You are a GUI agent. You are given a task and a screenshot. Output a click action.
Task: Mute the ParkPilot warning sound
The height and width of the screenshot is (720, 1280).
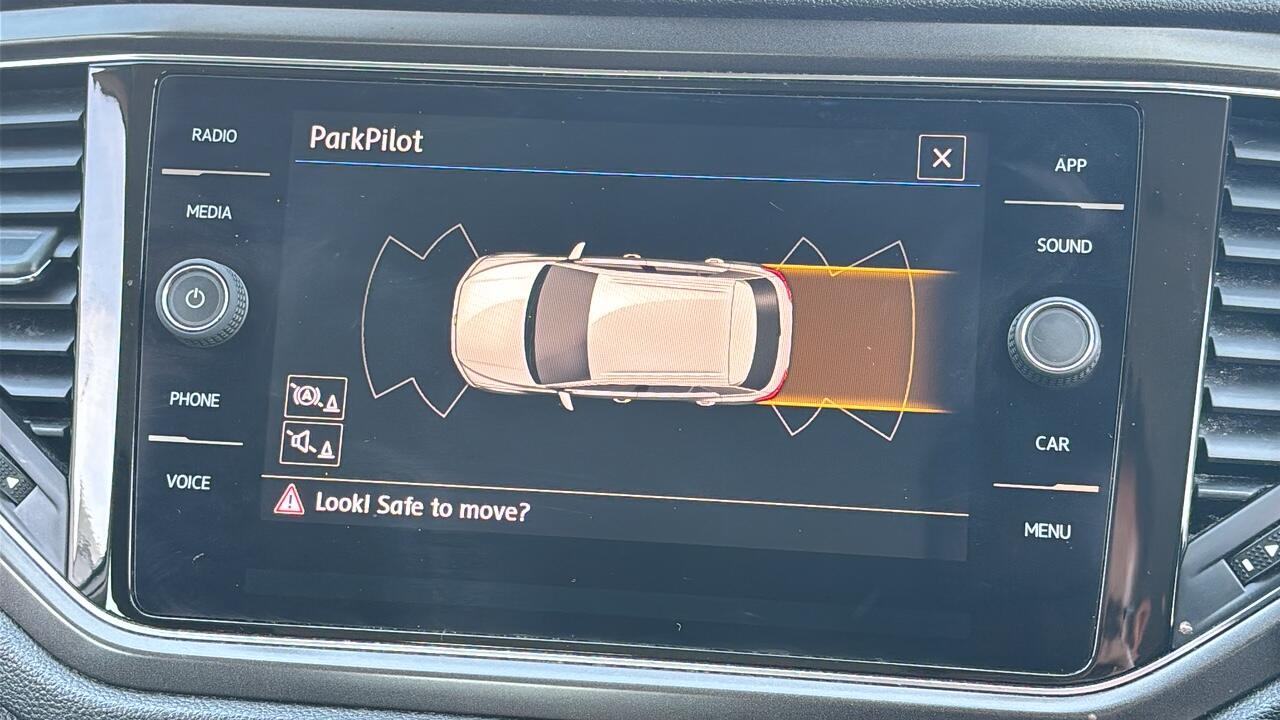(x=311, y=443)
